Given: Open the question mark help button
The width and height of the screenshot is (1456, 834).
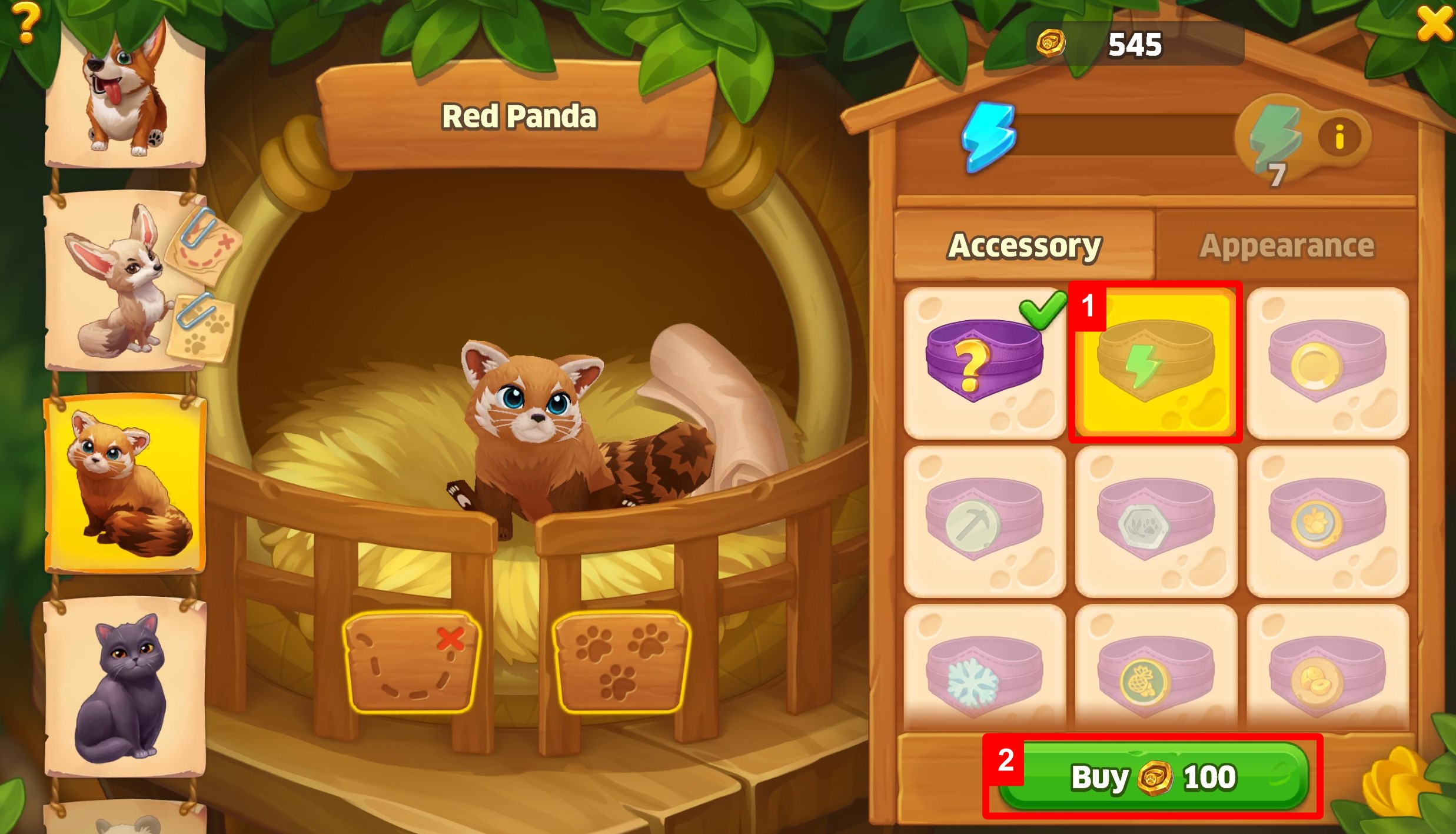Looking at the screenshot, I should coord(25,22).
